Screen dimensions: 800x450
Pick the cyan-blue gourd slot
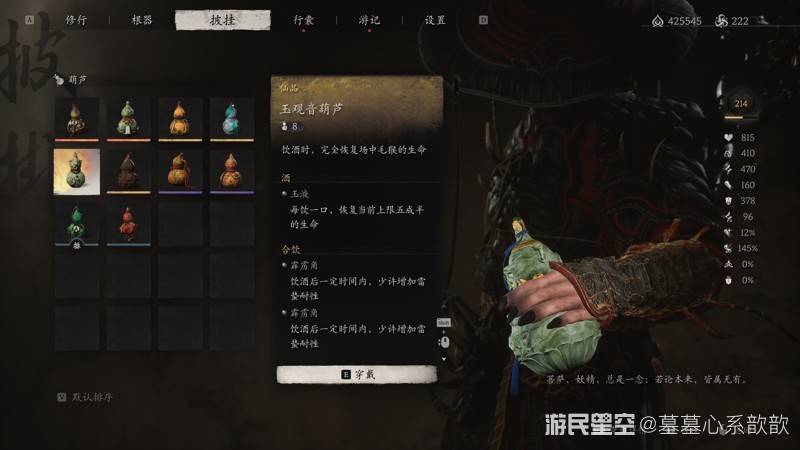(x=232, y=119)
